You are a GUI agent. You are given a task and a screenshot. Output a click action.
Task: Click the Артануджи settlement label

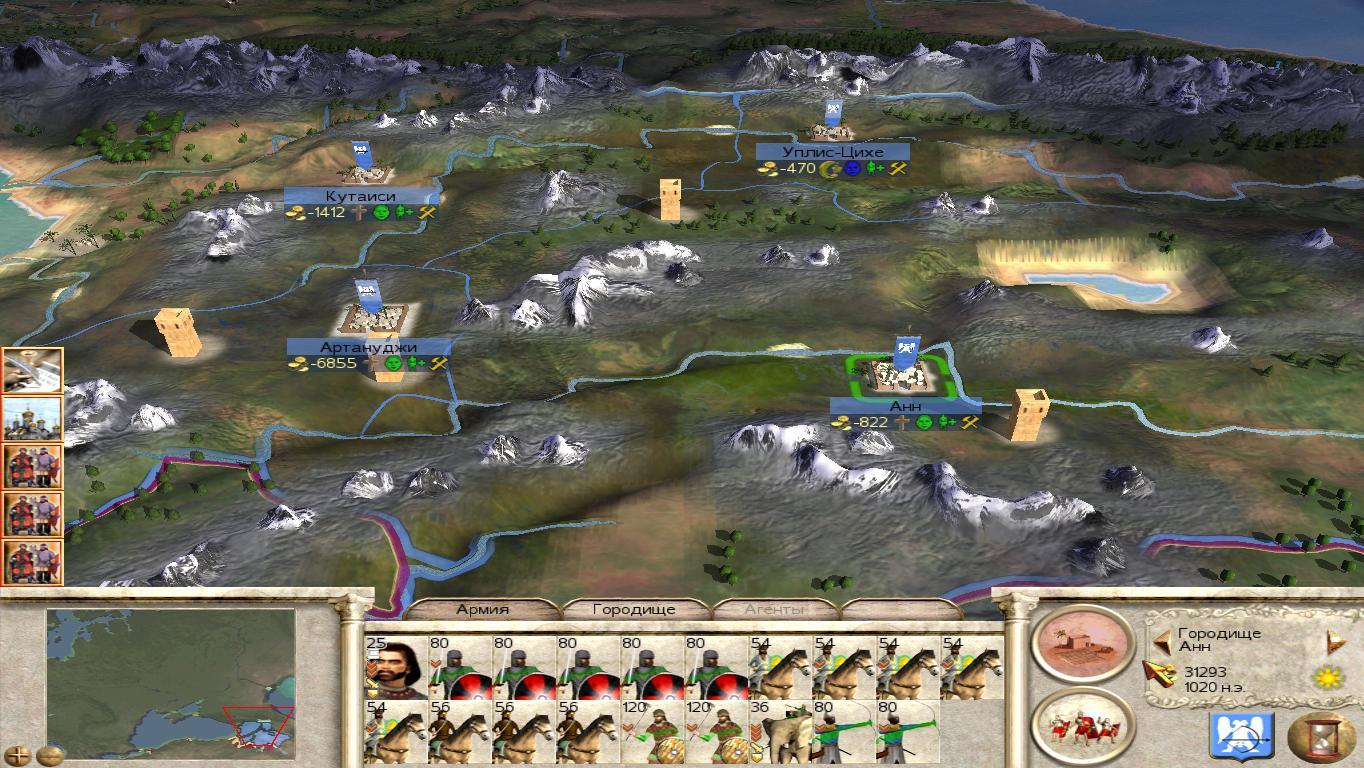tap(368, 347)
